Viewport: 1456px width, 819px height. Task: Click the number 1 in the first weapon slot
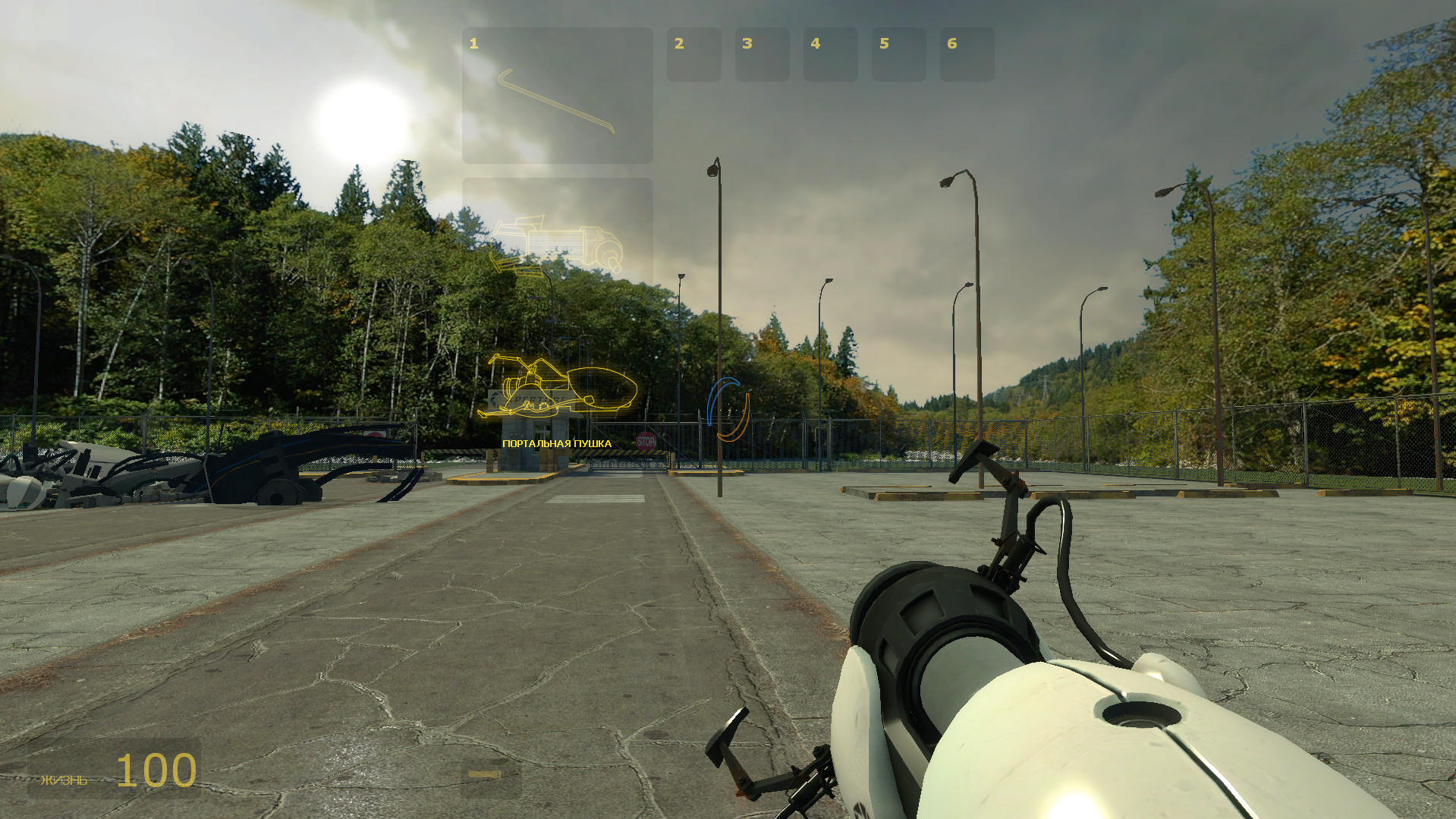click(473, 43)
